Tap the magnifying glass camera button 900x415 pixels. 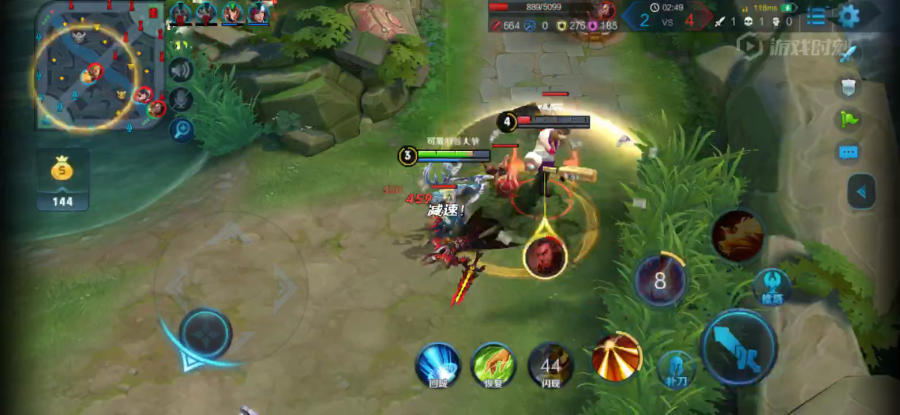tap(182, 129)
